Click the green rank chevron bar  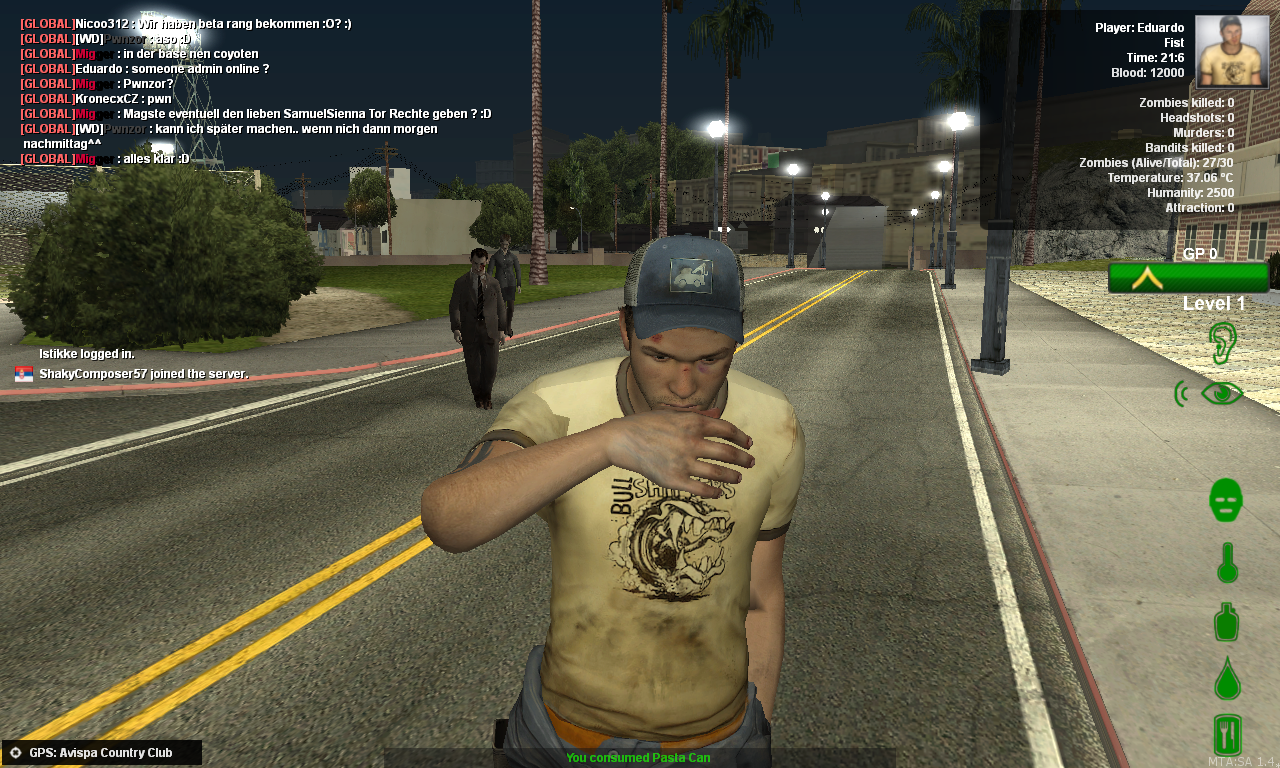(x=1188, y=277)
